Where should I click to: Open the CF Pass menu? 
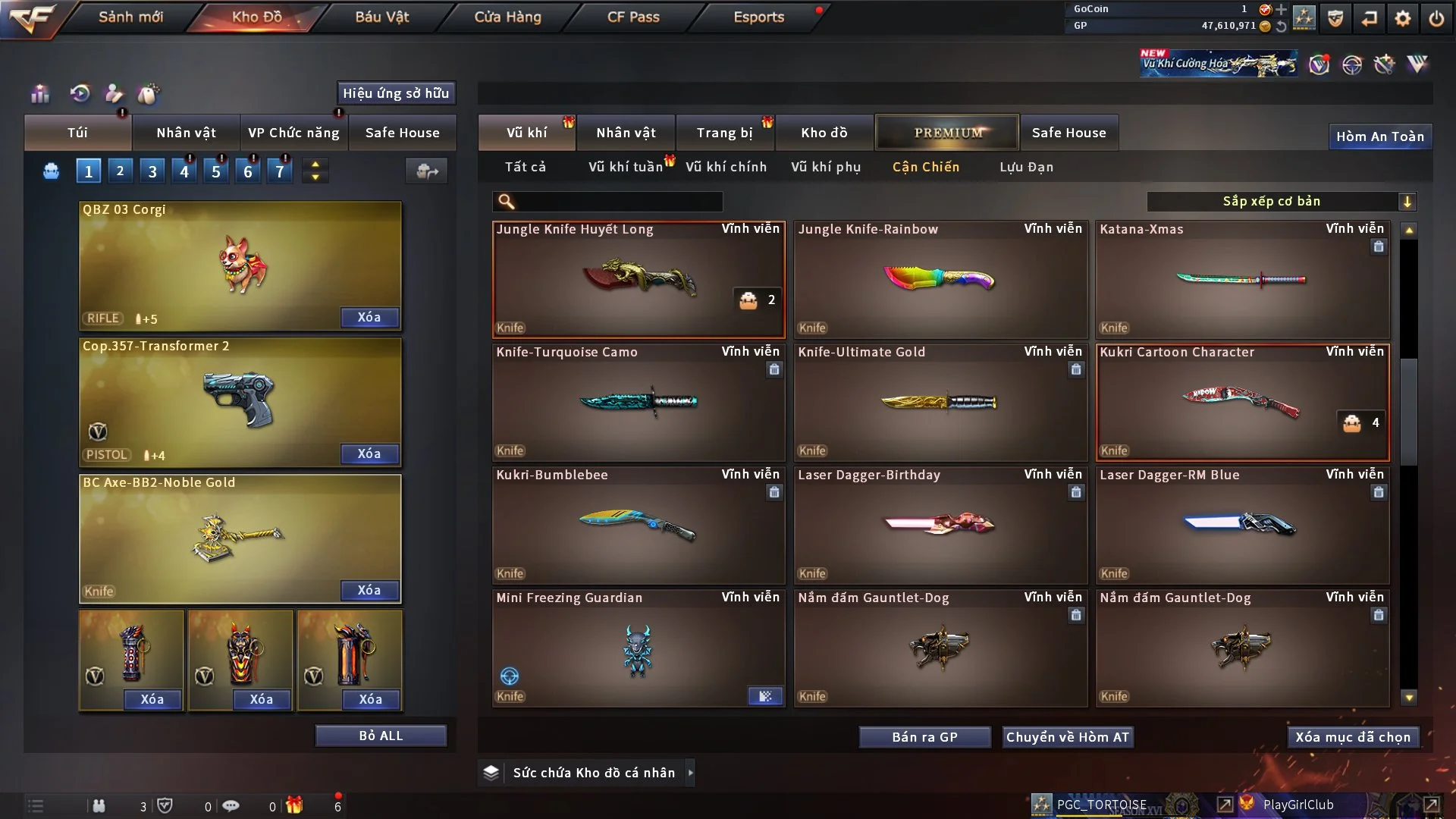coord(633,17)
